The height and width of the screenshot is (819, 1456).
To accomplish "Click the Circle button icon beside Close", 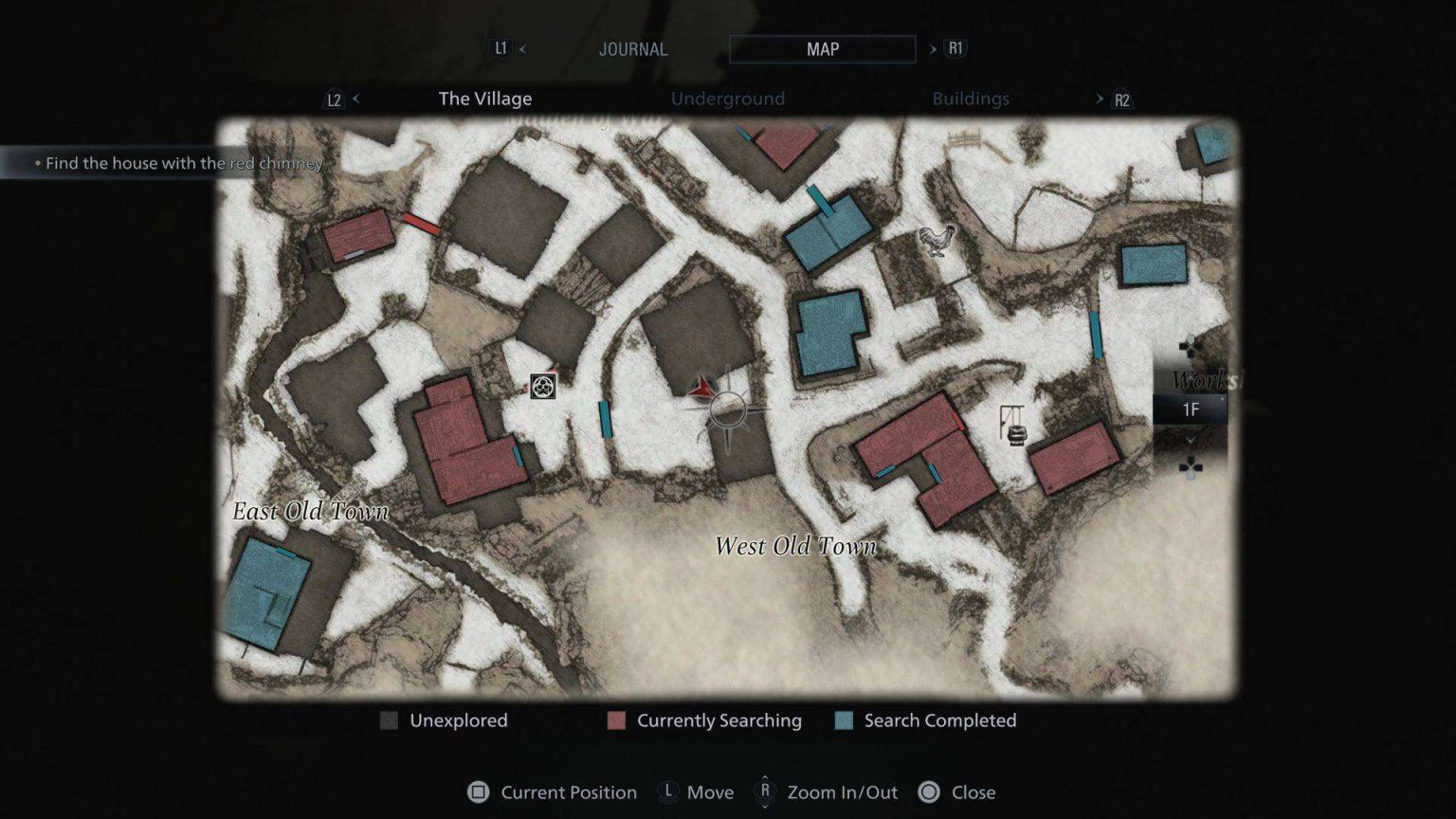I will (927, 792).
